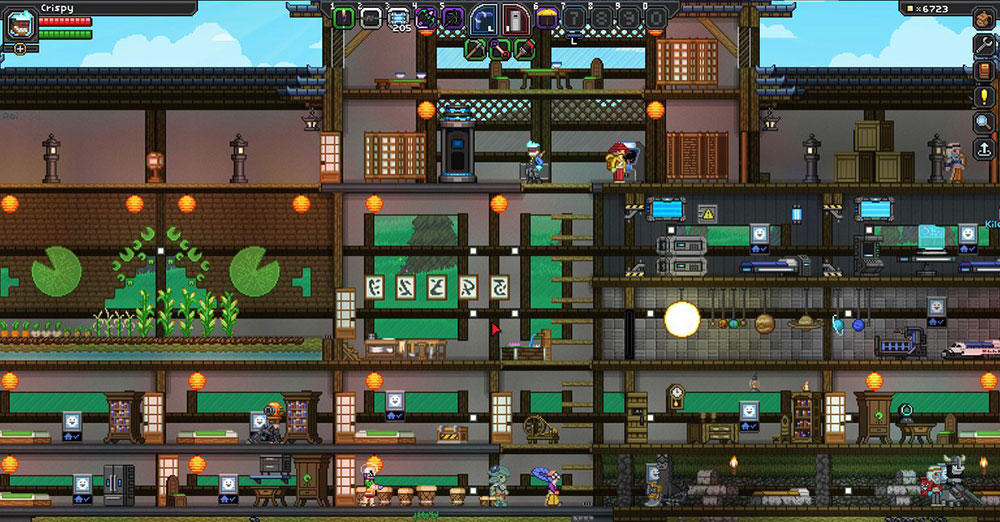Select the hotbar stack showing 205
The image size is (1000, 522).
pyautogui.click(x=398, y=18)
